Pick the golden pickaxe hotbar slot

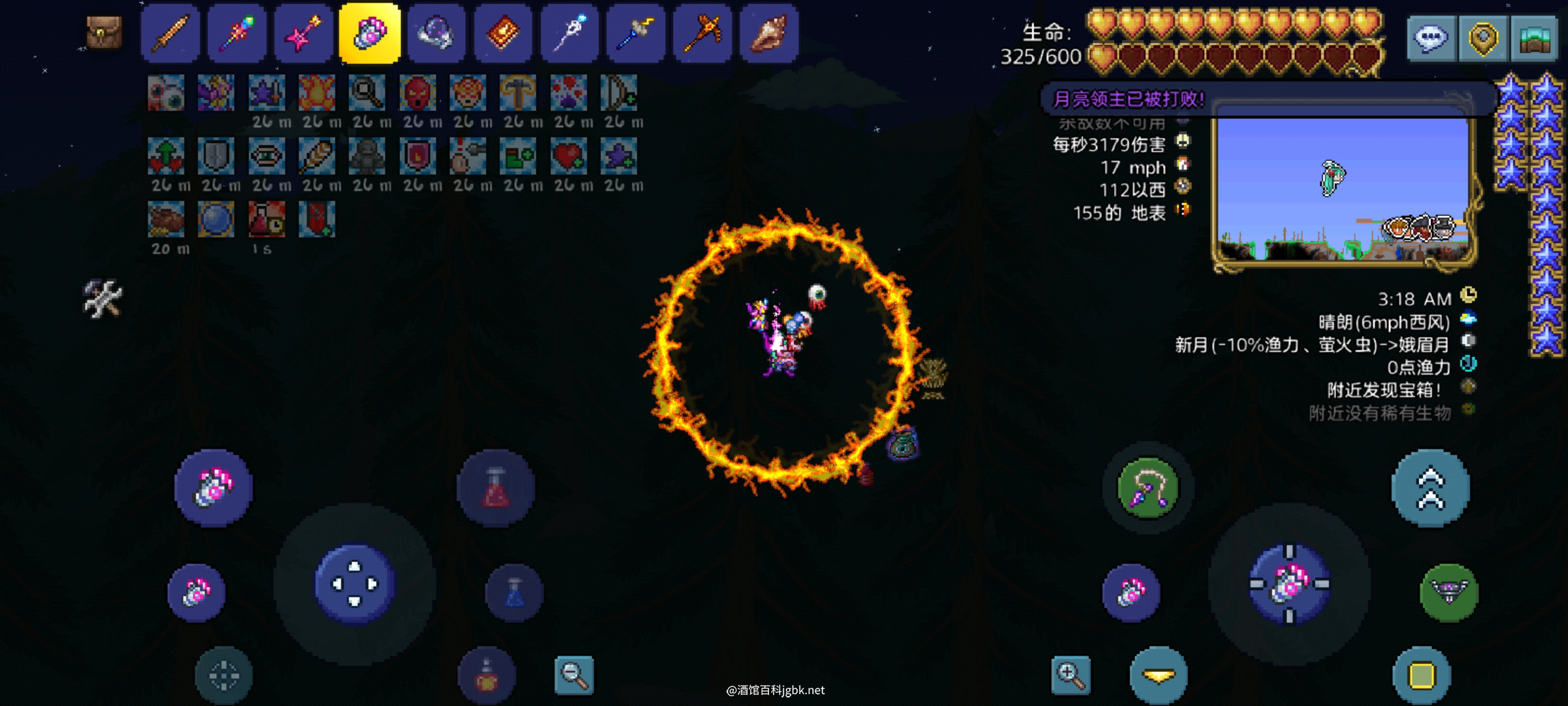click(x=703, y=33)
